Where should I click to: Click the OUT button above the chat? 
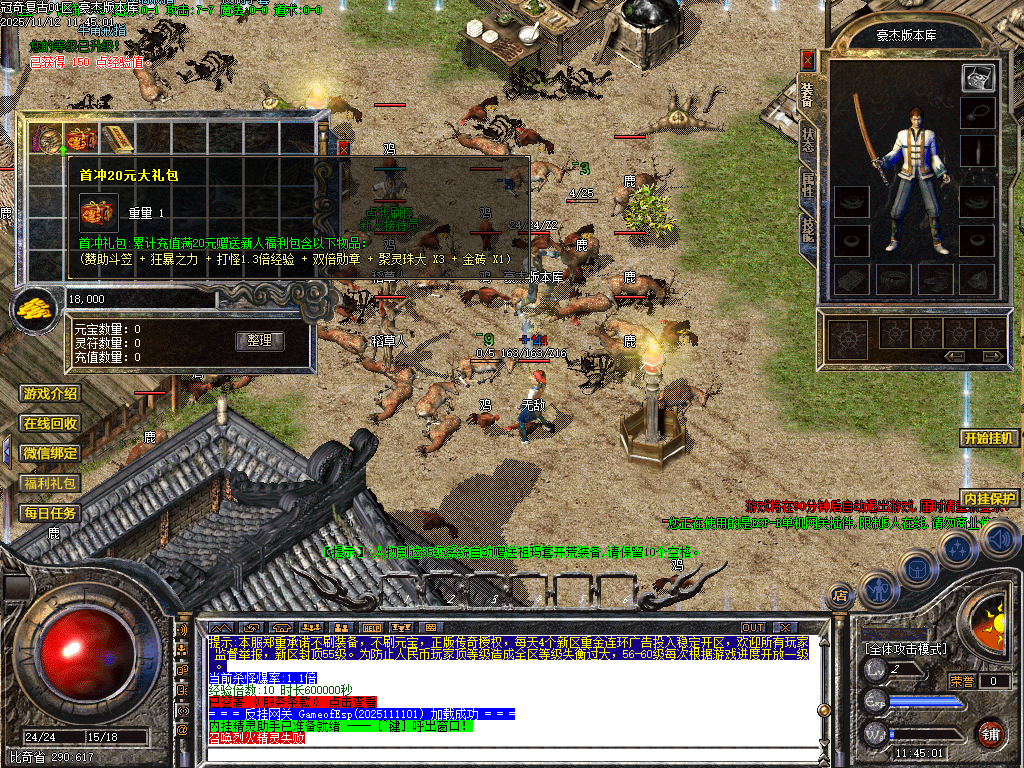pos(753,628)
